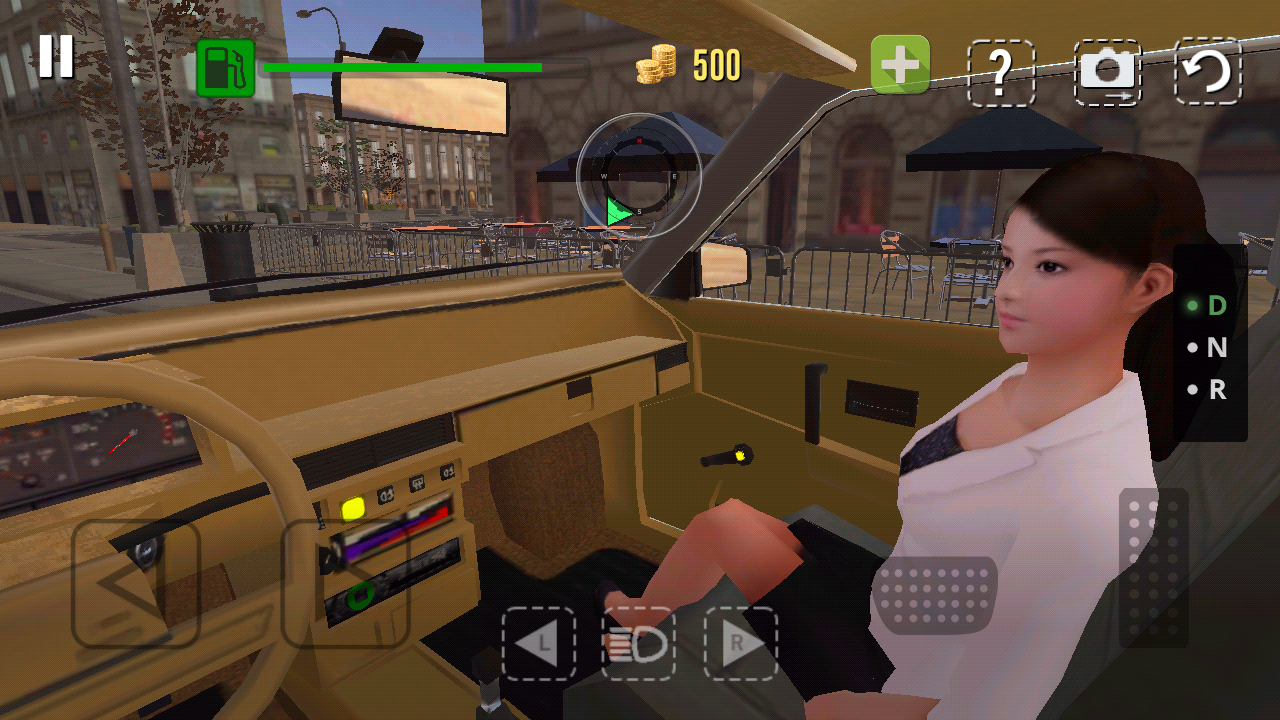Image resolution: width=1280 pixels, height=720 pixels.
Task: Choose R reverse gear
Action: [x=1215, y=390]
